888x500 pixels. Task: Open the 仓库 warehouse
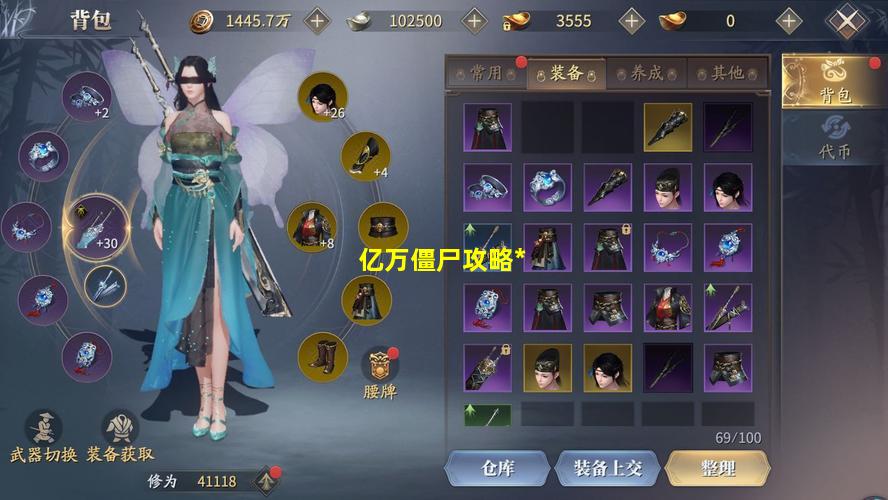click(497, 467)
